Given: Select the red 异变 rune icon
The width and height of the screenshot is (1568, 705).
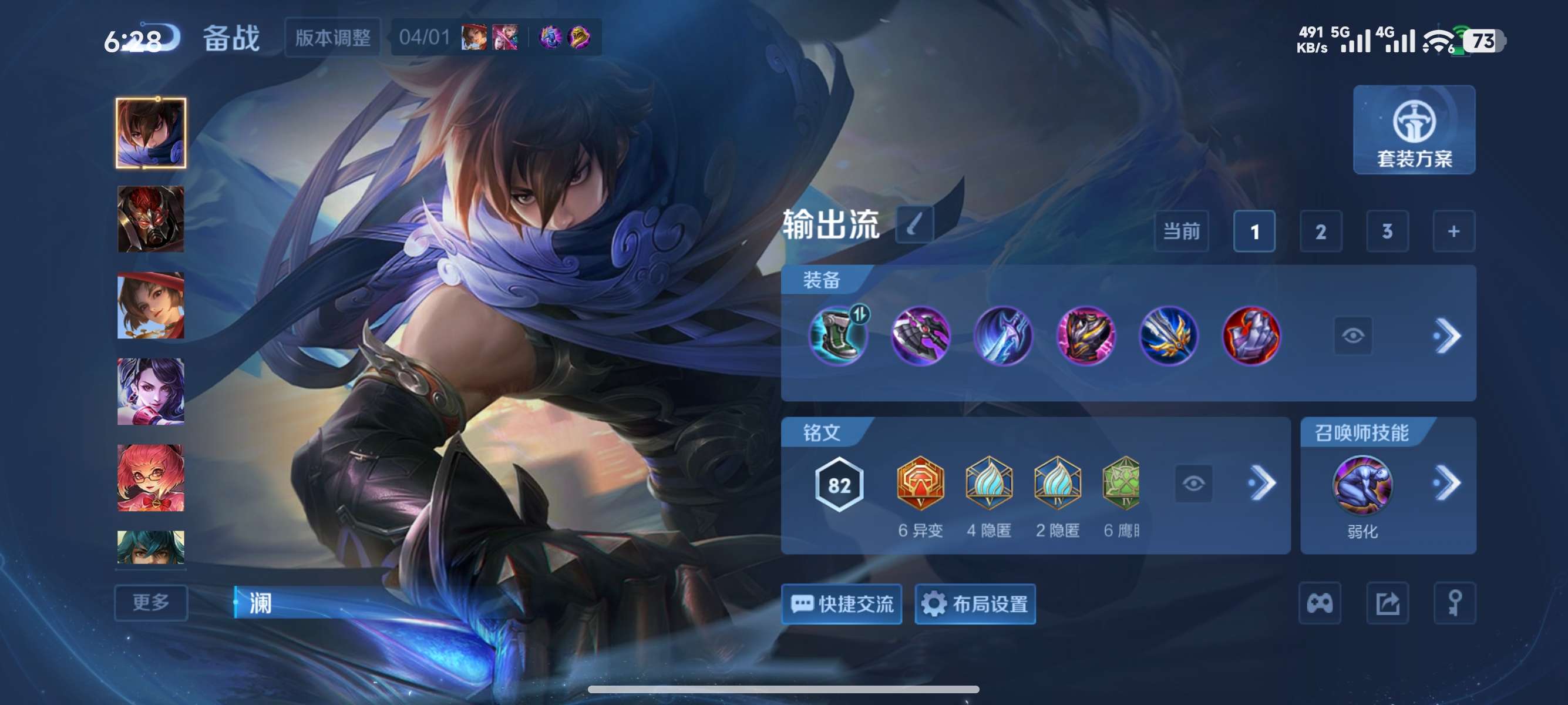Looking at the screenshot, I should pos(920,484).
